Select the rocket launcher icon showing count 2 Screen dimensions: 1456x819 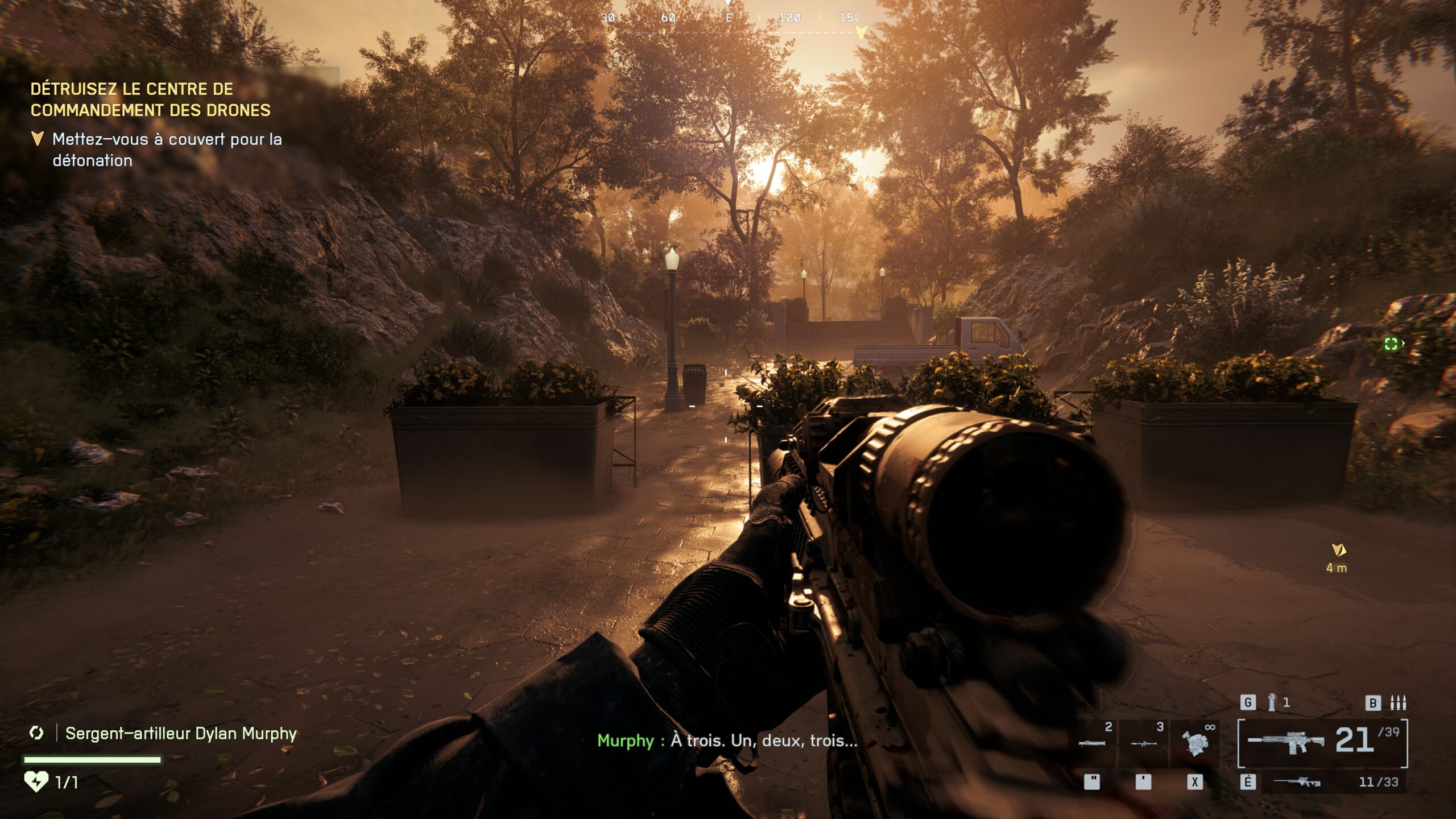[1091, 744]
